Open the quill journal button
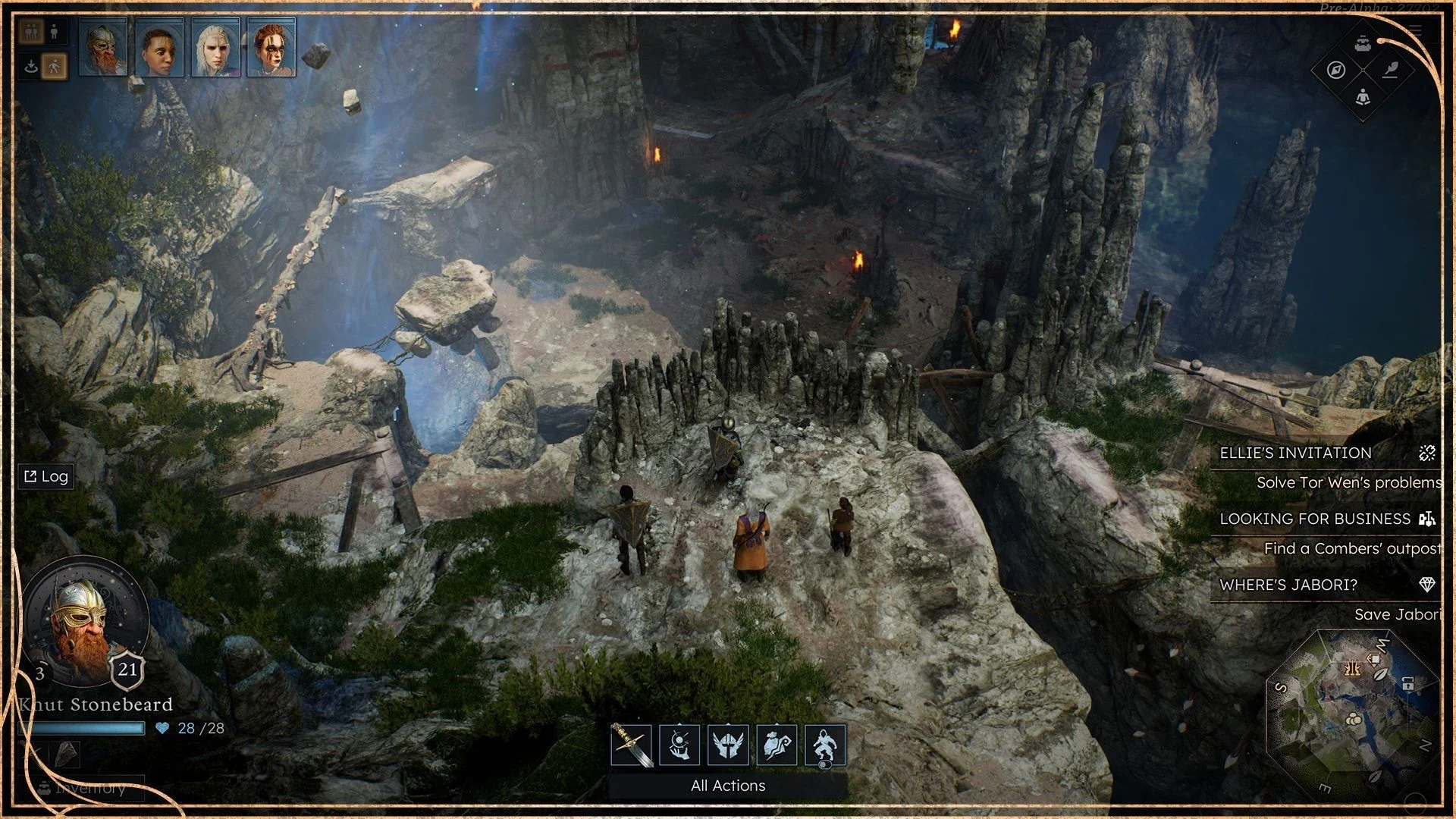This screenshot has width=1456, height=819. [1391, 71]
